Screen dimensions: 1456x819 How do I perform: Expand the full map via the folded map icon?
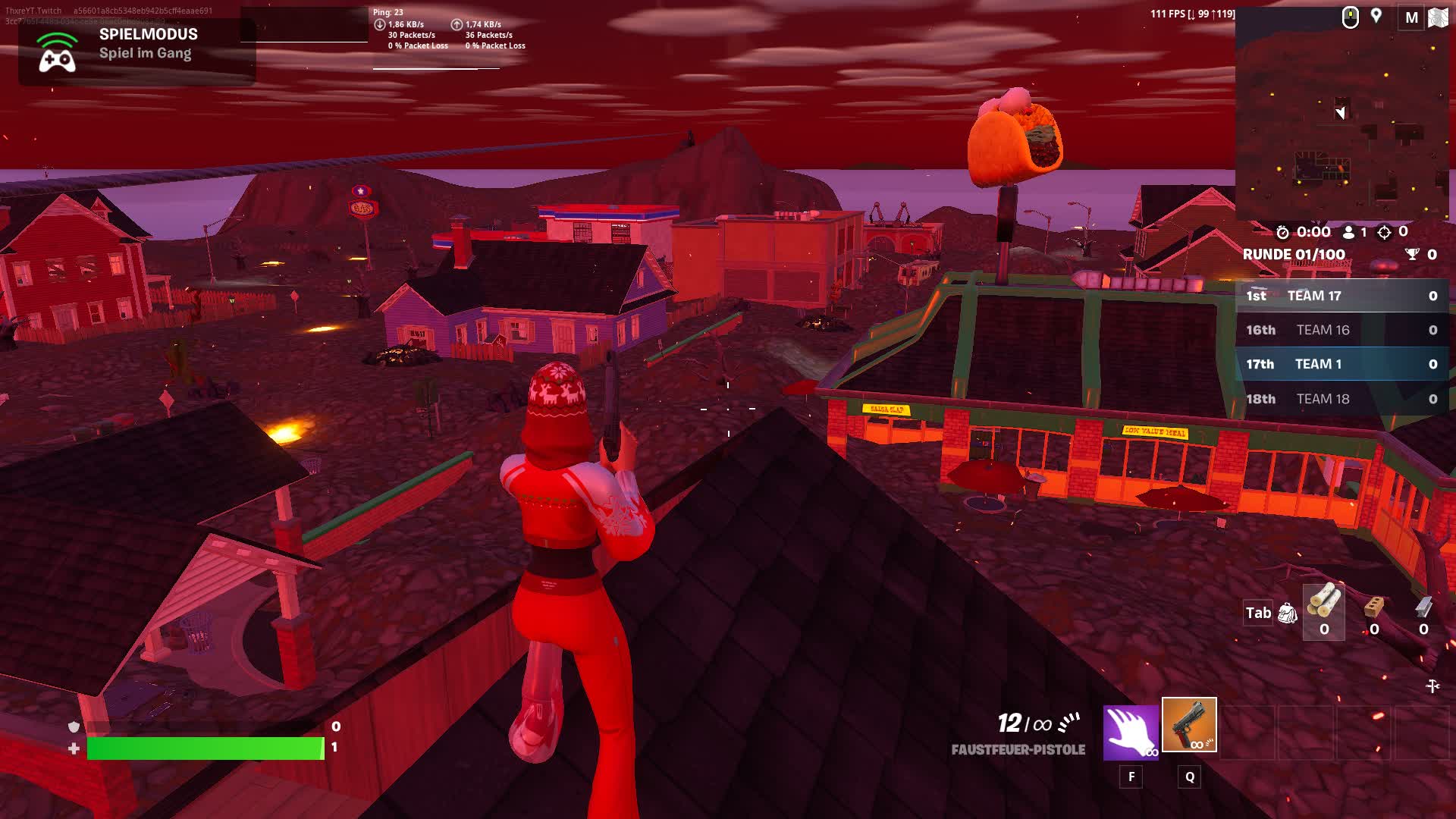(x=1440, y=17)
